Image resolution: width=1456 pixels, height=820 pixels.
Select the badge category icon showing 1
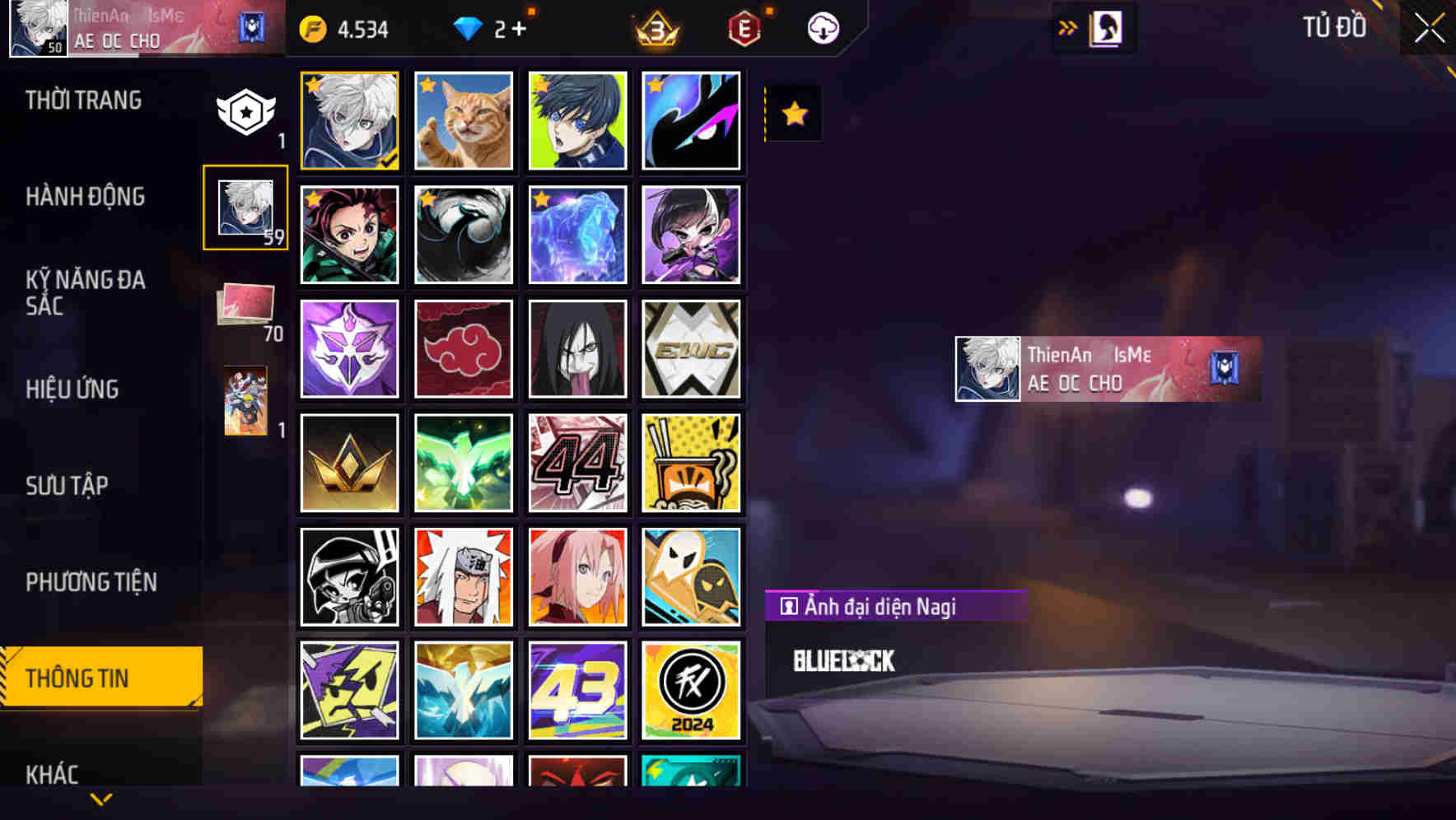coord(244,111)
